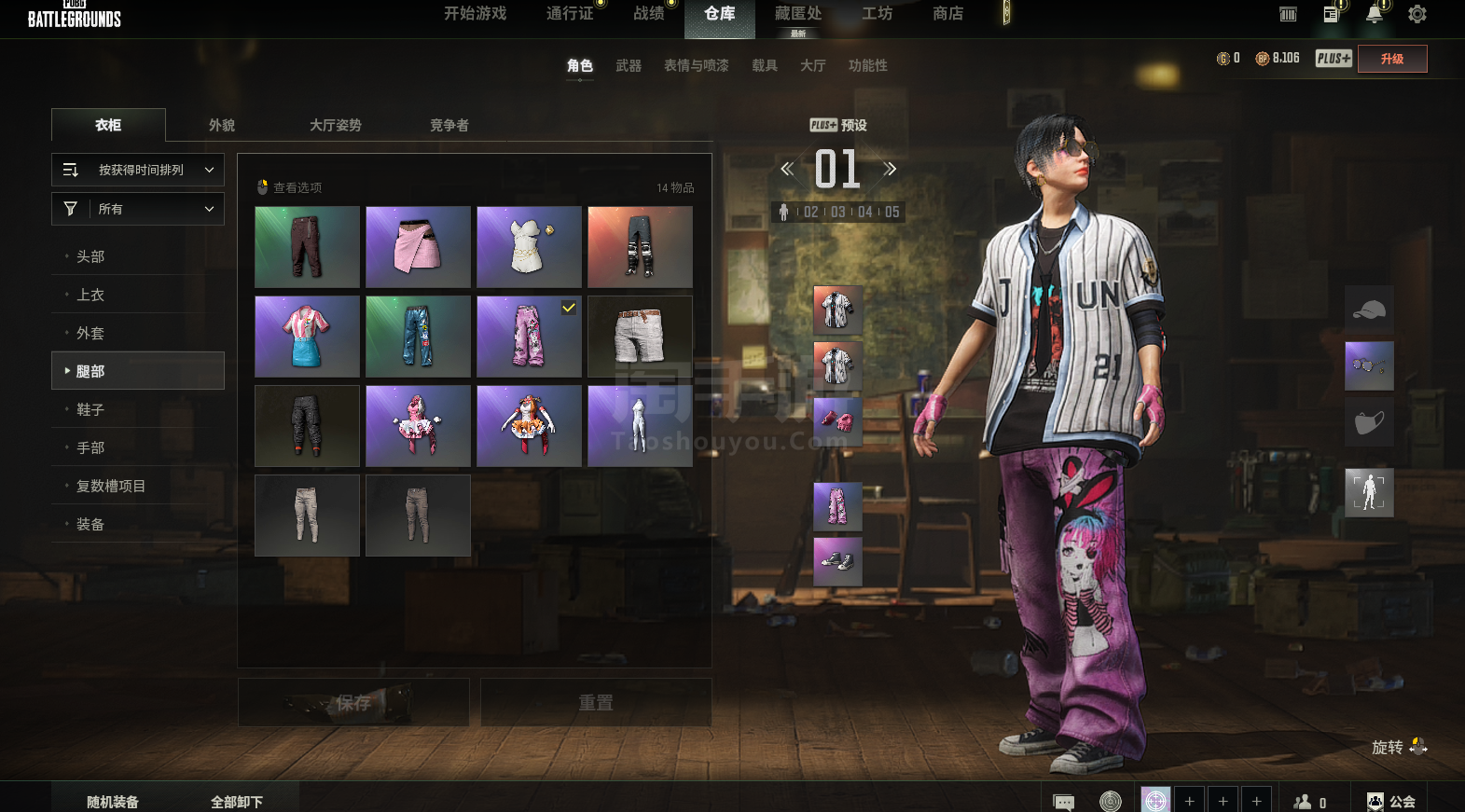This screenshot has height=812, width=1465.
Task: Pick the blue jeans item
Action: [x=418, y=337]
